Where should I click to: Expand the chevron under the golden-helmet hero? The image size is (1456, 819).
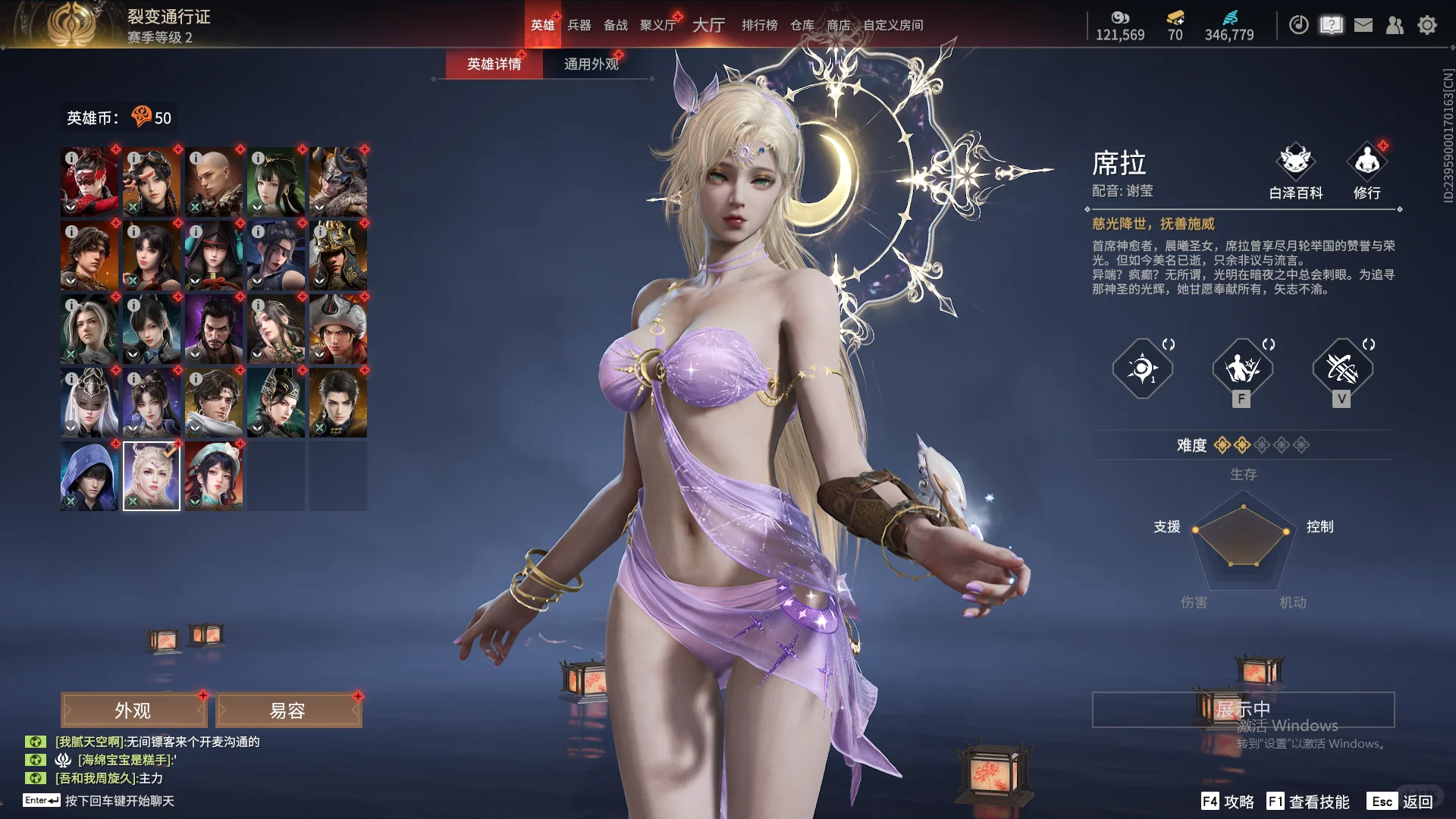coord(319,281)
